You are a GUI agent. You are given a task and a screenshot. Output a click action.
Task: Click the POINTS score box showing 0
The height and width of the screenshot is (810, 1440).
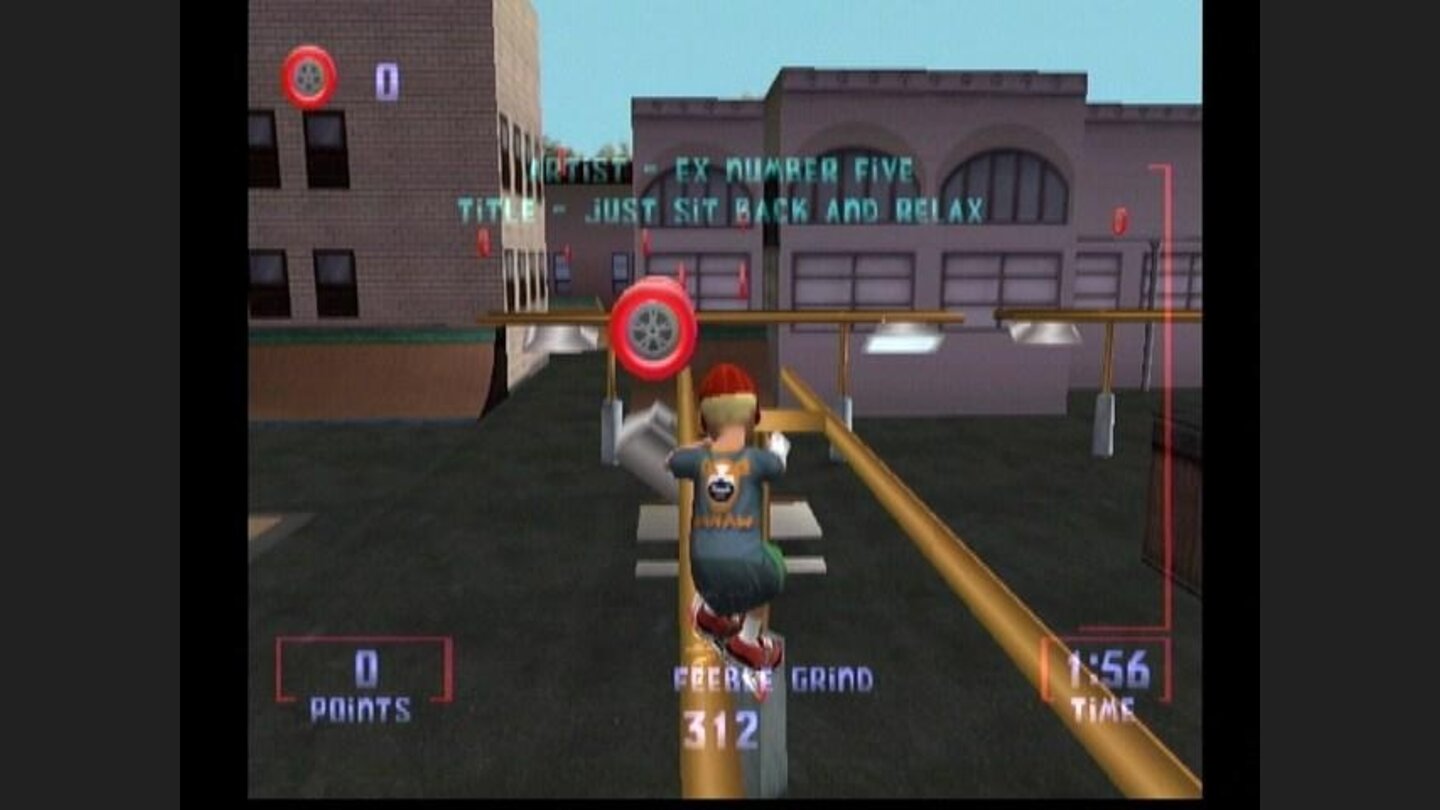point(368,666)
